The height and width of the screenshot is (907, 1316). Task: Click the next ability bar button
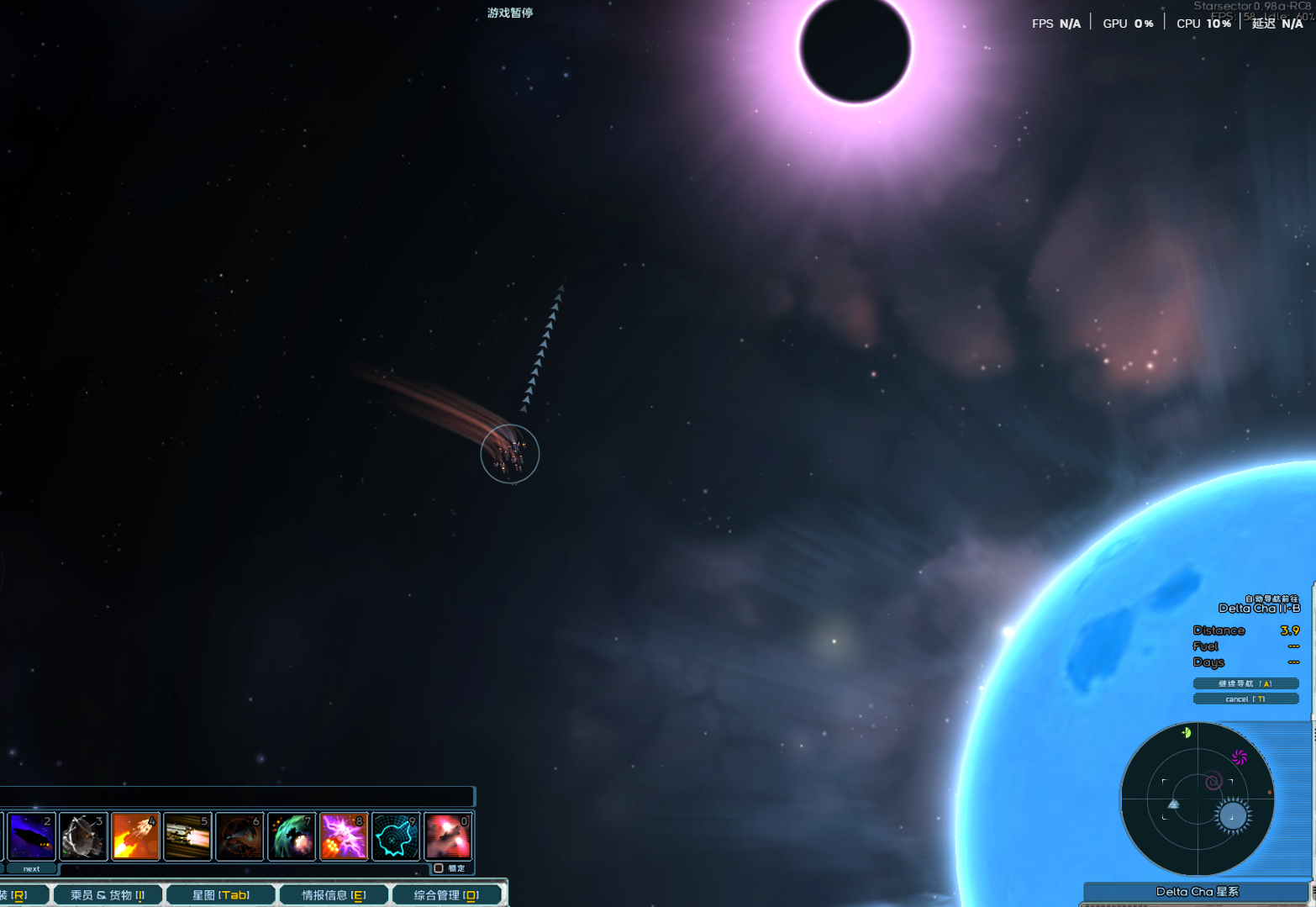point(31,868)
